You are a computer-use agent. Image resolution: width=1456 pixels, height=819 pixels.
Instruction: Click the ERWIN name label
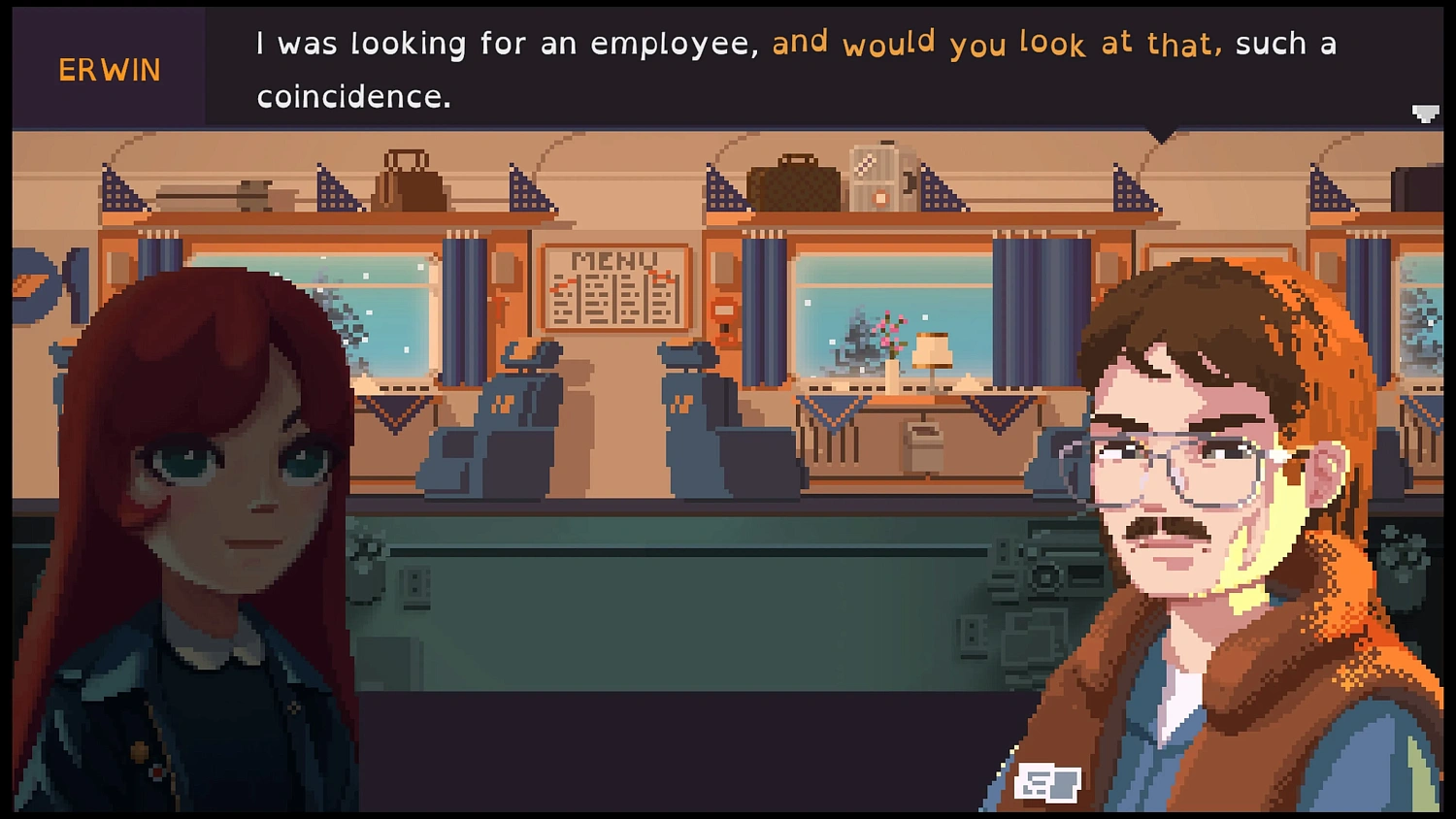tap(108, 68)
